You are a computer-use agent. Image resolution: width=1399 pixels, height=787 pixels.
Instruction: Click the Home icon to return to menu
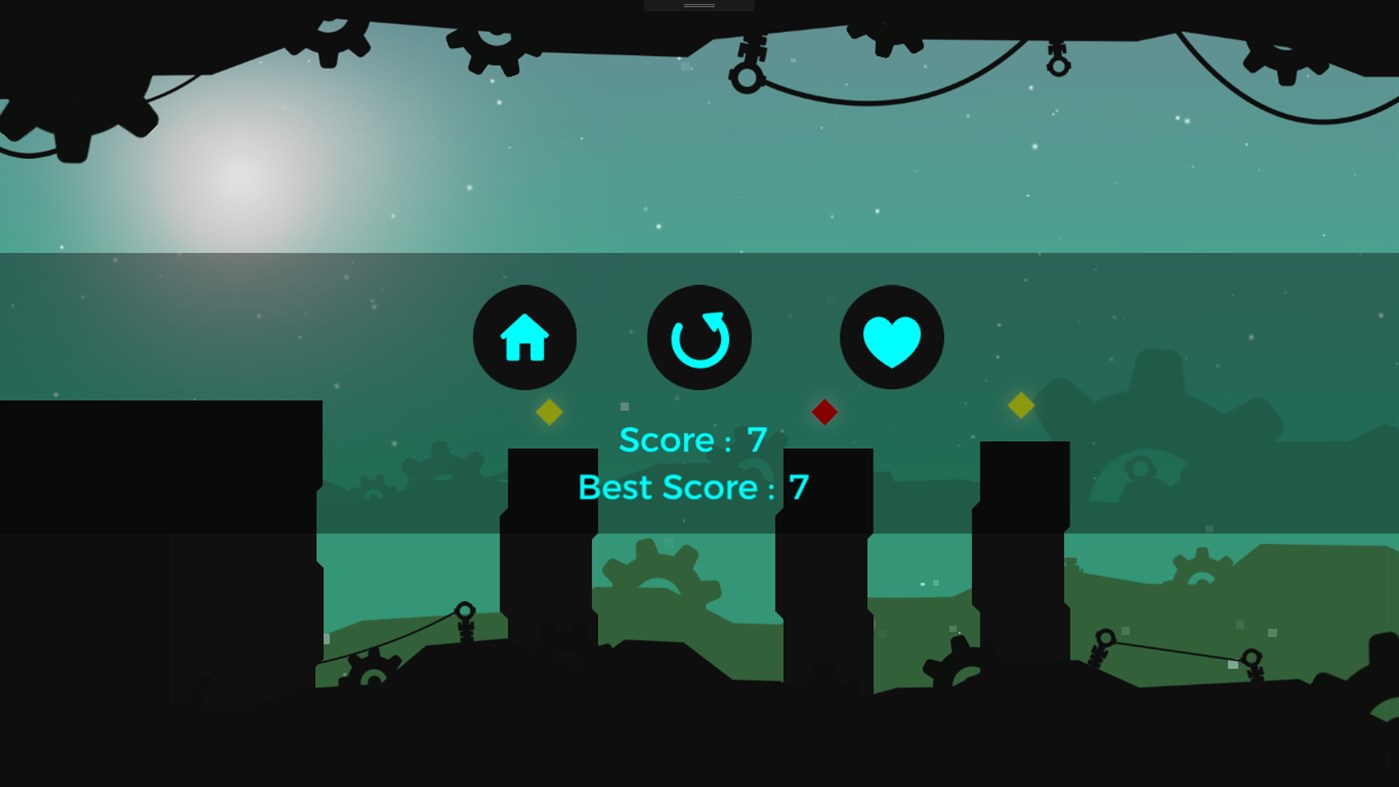pyautogui.click(x=524, y=337)
